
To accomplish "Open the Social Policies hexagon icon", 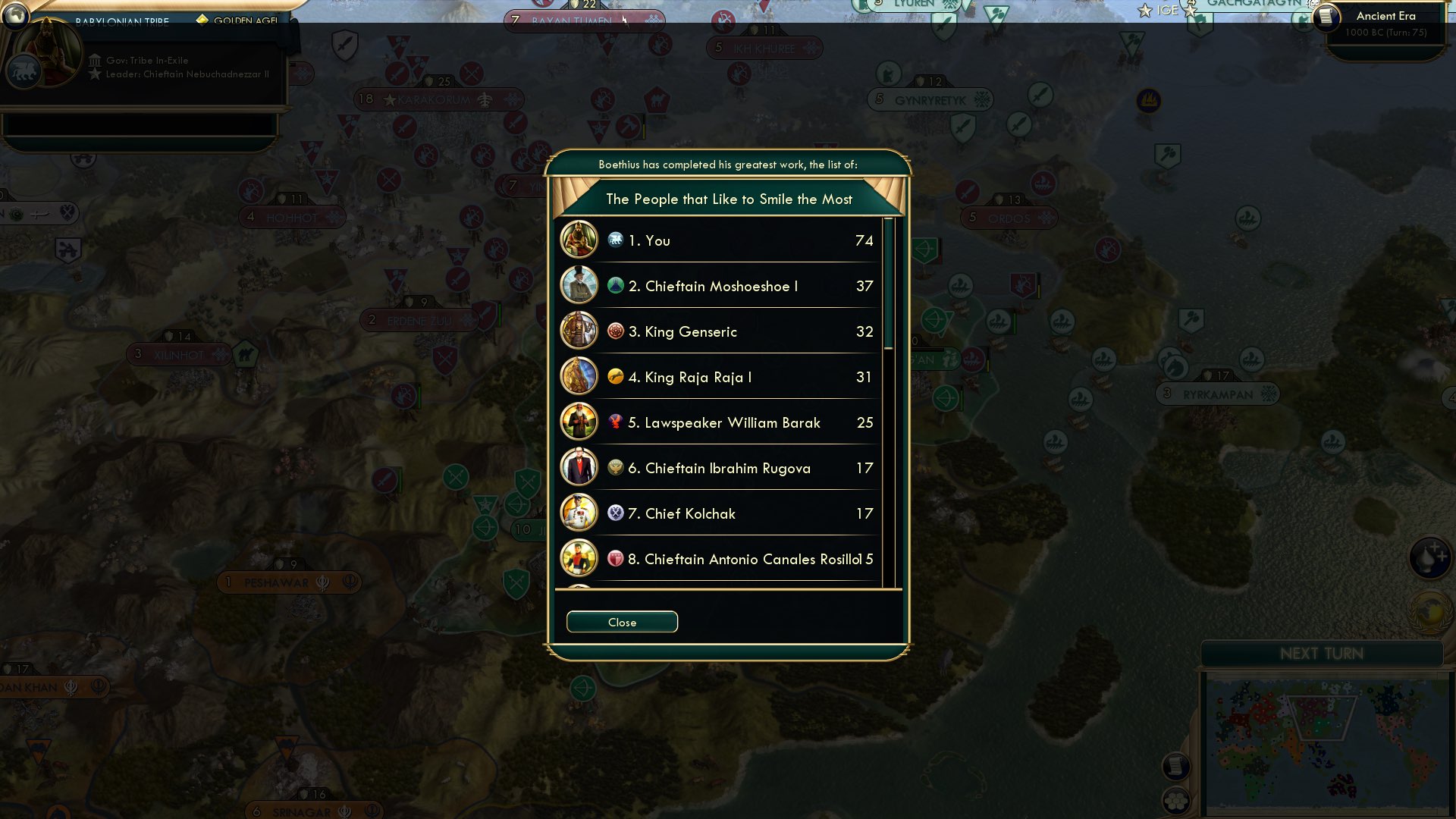I will [1177, 800].
